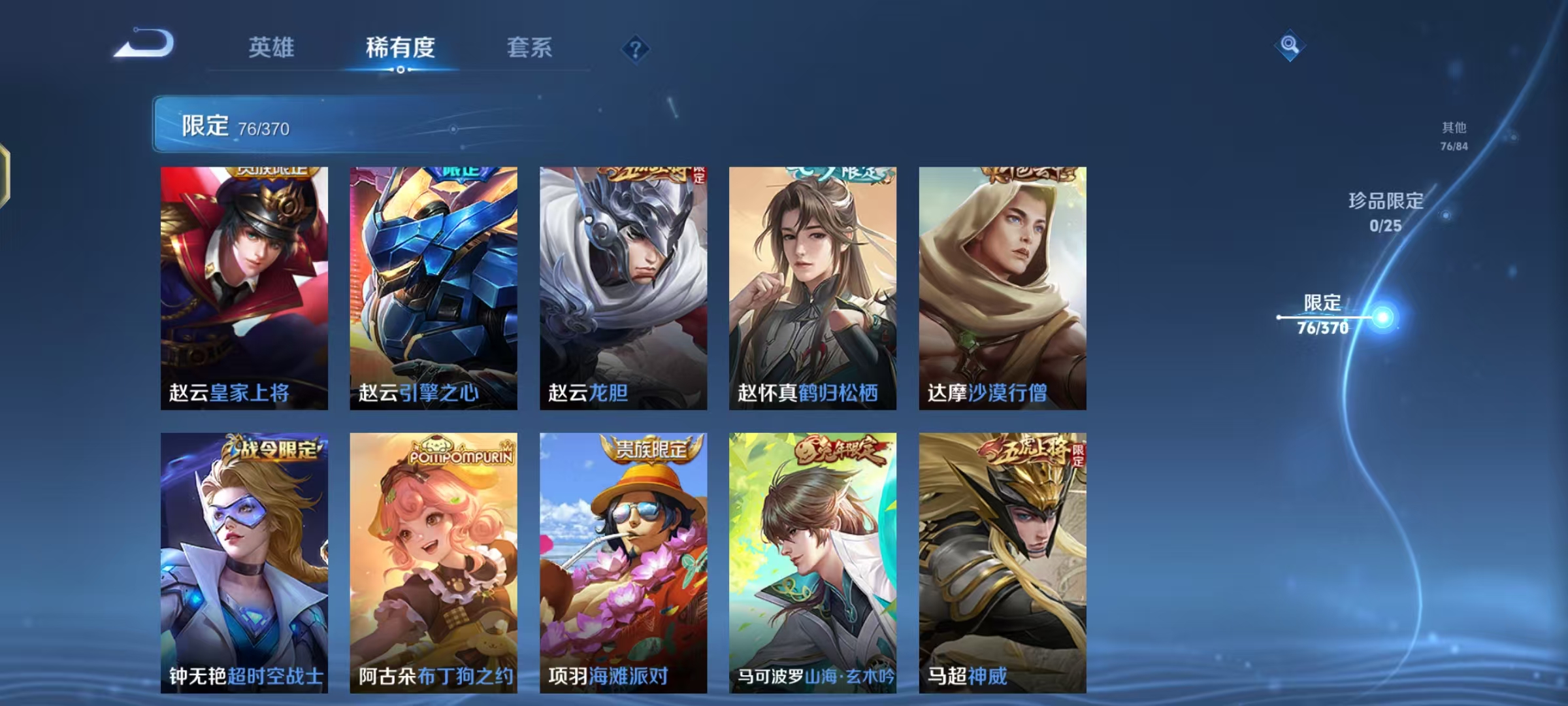The height and width of the screenshot is (706, 1568).
Task: Open the 赵云皇家上将 skin card
Action: point(244,286)
